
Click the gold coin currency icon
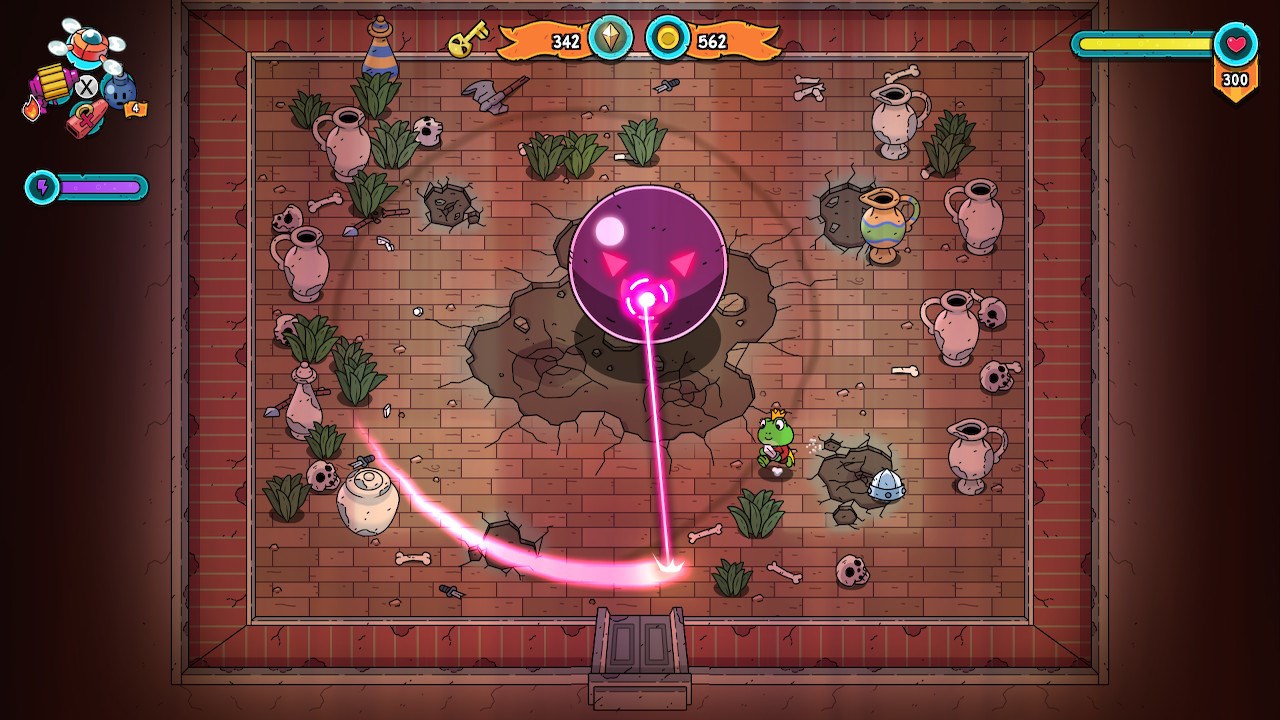(x=667, y=39)
